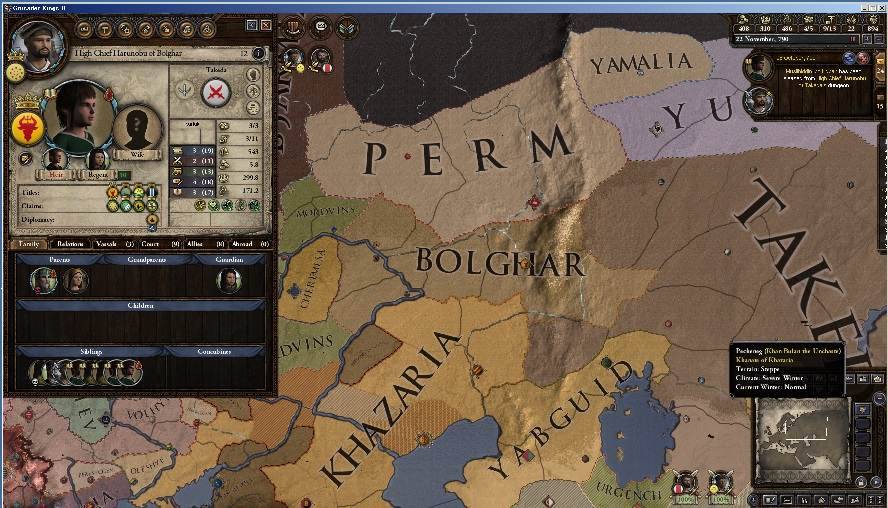
Task: Click the unknown Wife silhouette portrait
Action: (137, 128)
